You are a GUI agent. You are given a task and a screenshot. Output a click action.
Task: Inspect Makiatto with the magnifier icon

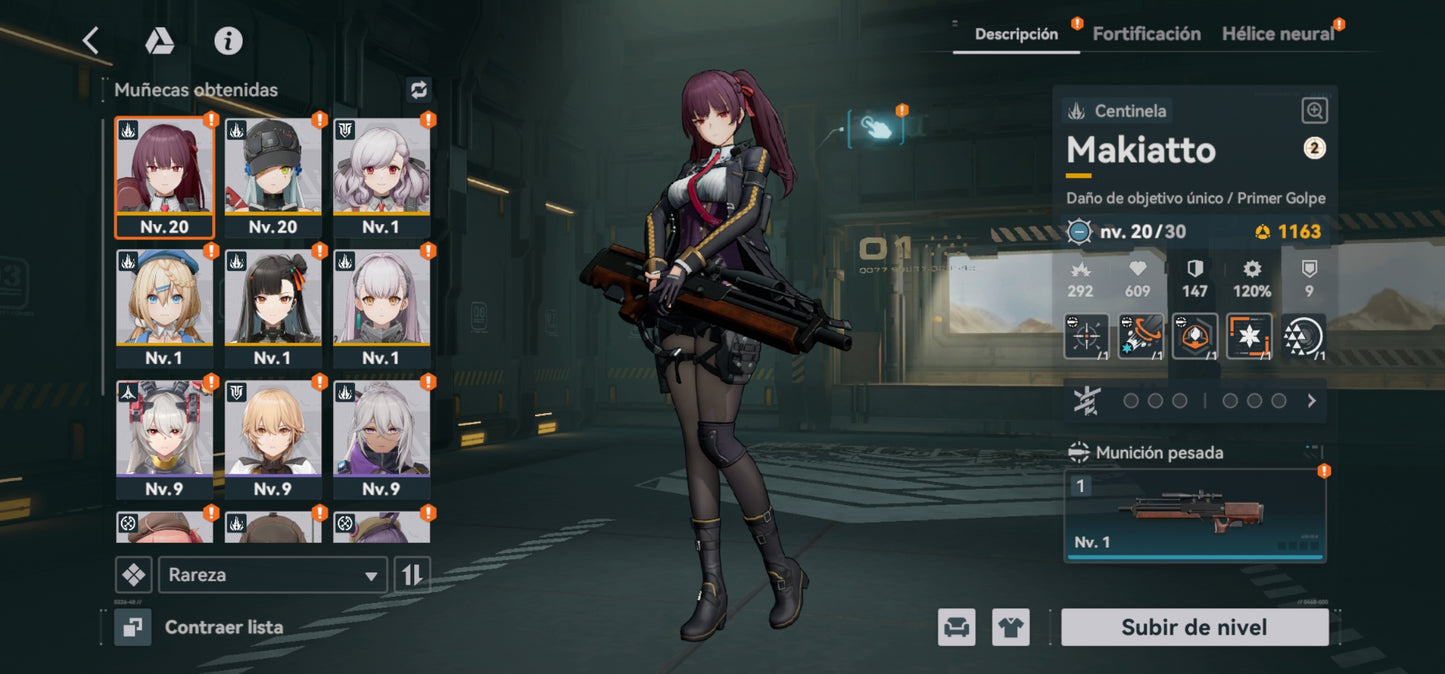click(1315, 111)
